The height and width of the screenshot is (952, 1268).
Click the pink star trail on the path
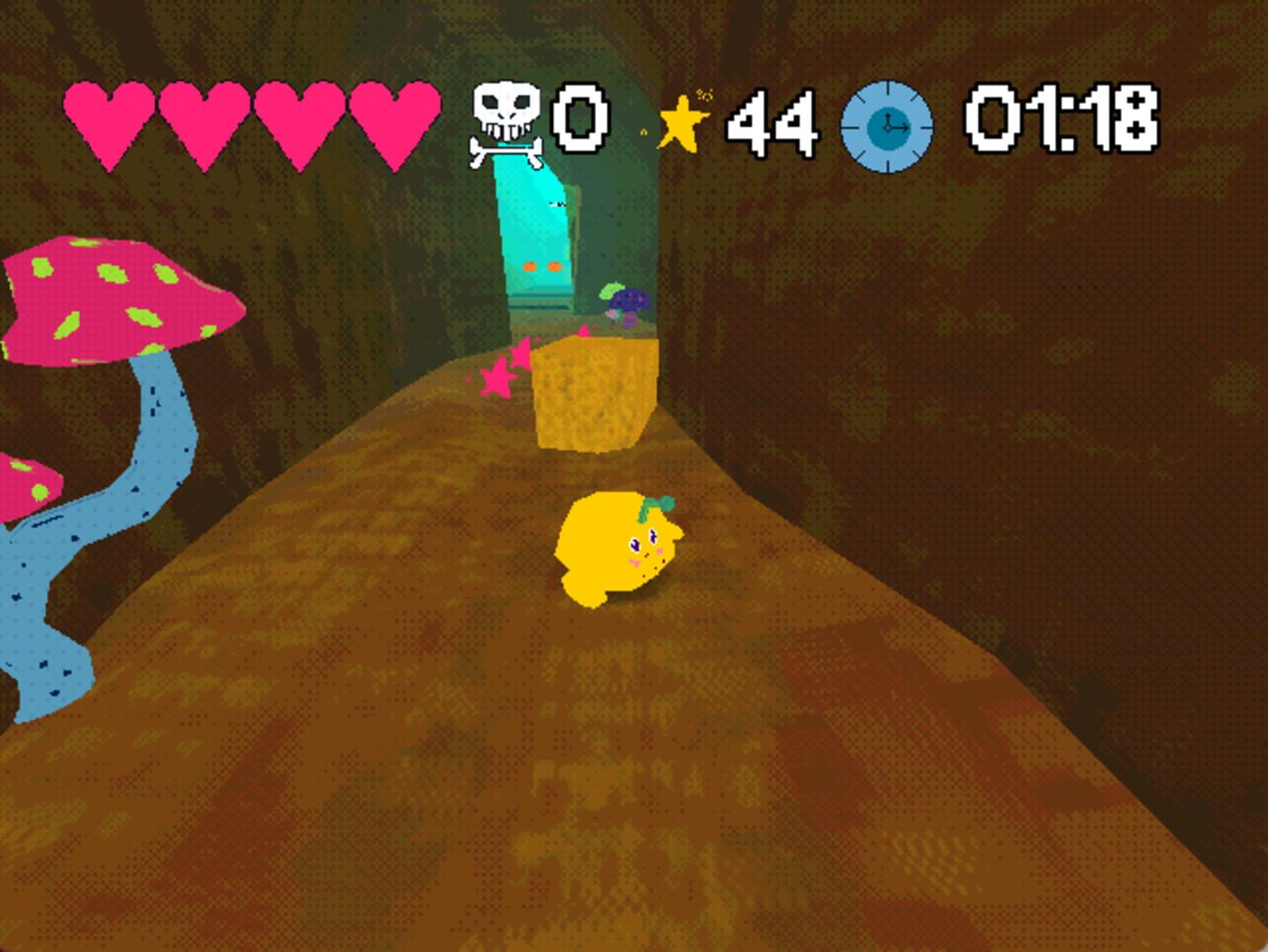[x=498, y=379]
